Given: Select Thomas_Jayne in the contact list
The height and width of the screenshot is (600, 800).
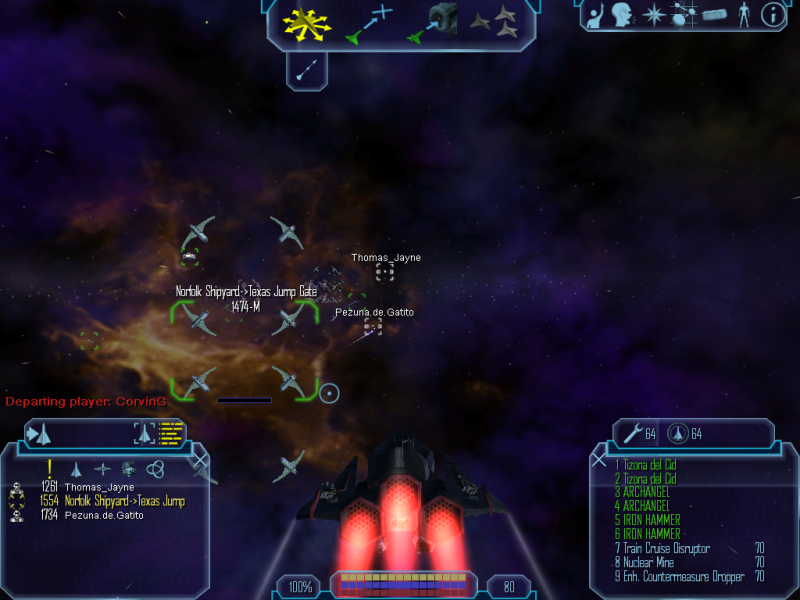Looking at the screenshot, I should (x=99, y=487).
